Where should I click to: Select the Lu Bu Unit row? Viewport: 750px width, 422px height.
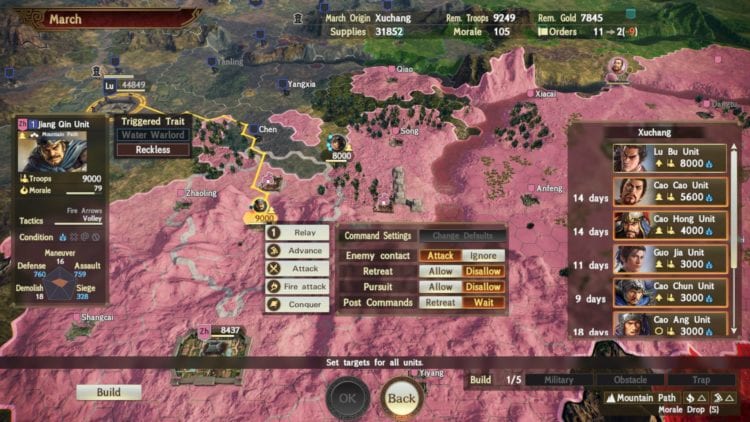[669, 159]
